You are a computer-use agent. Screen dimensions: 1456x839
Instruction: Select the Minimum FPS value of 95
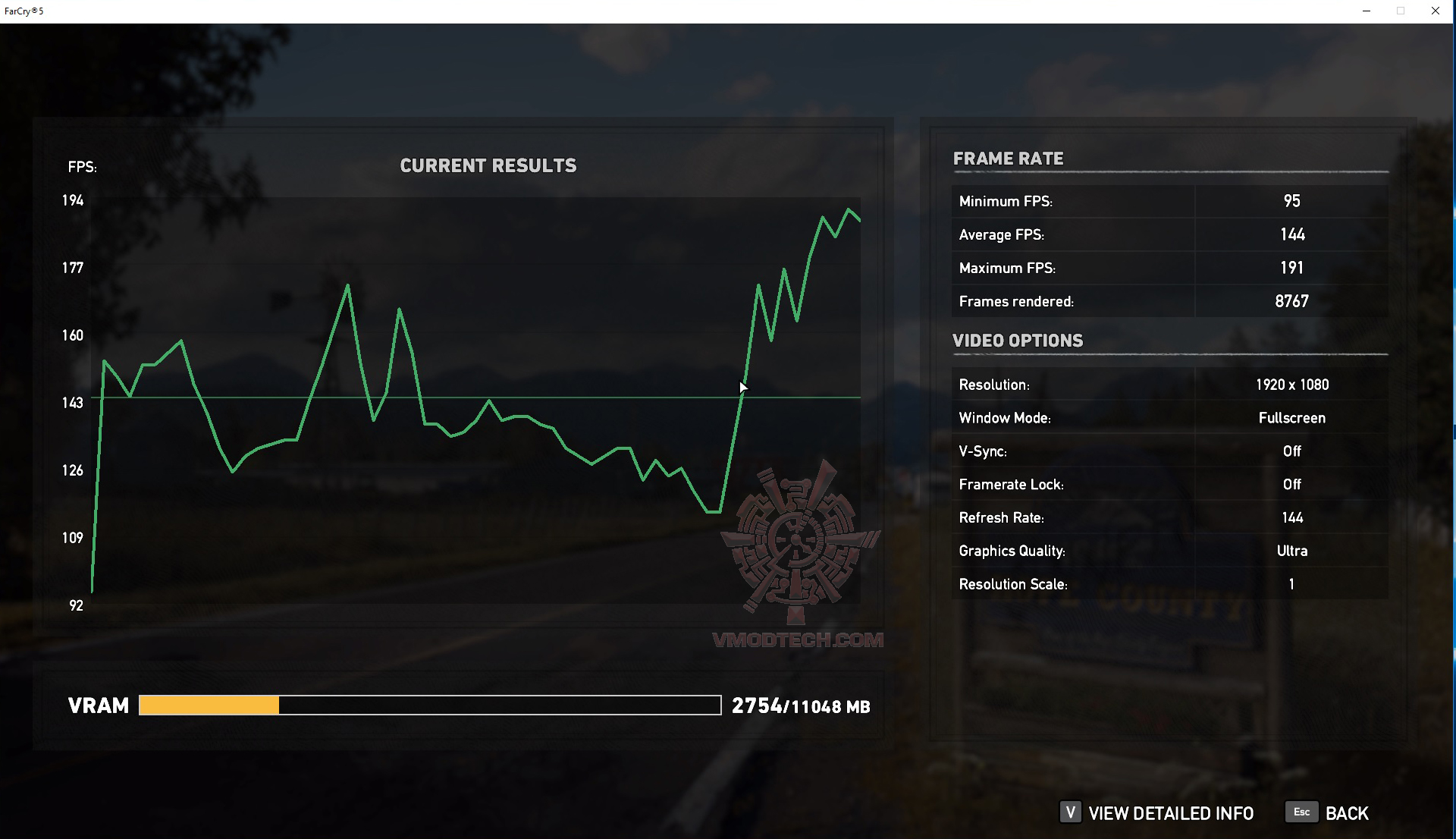[1294, 201]
